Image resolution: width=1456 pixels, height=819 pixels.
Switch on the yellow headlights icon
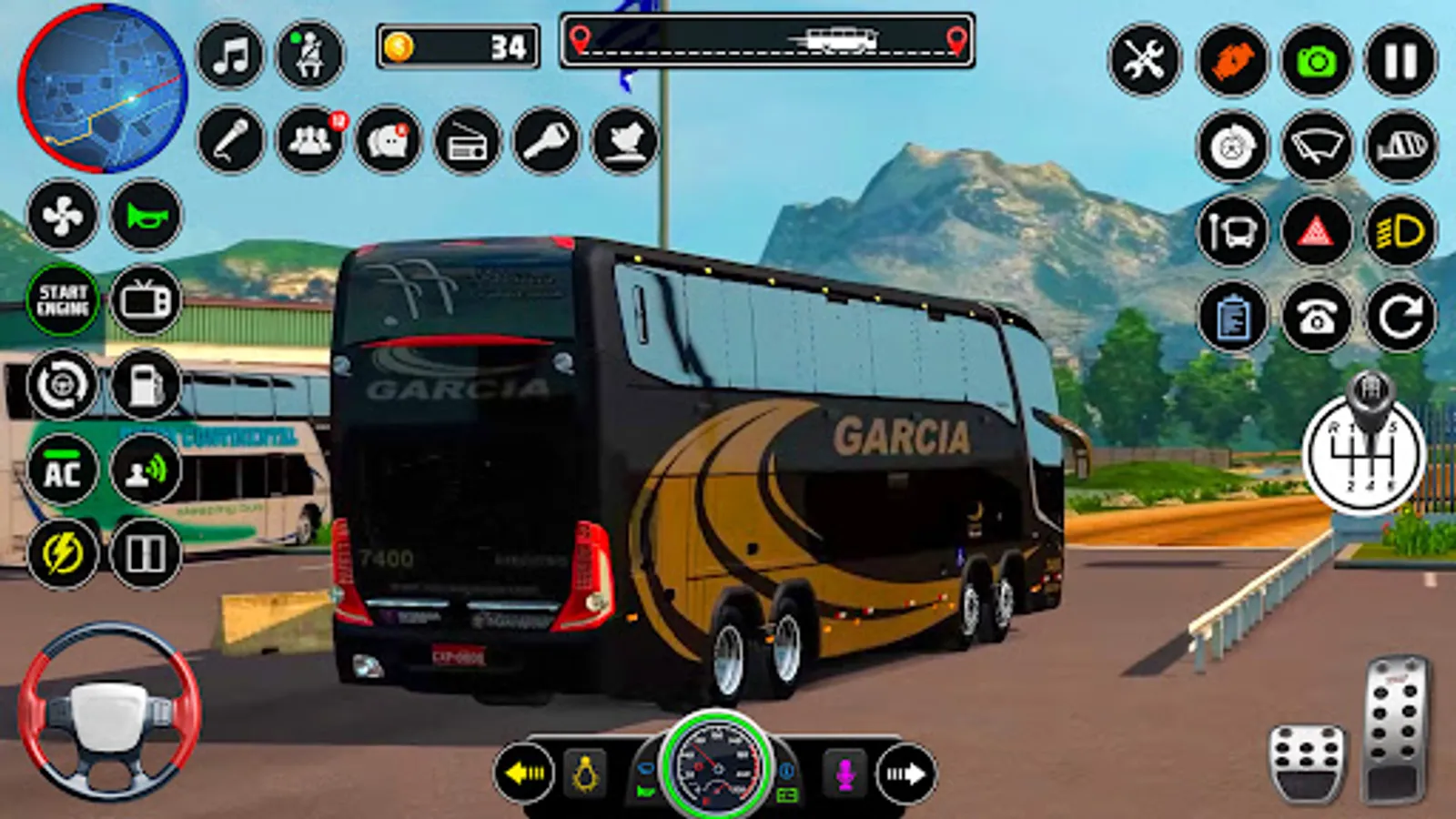(1400, 232)
